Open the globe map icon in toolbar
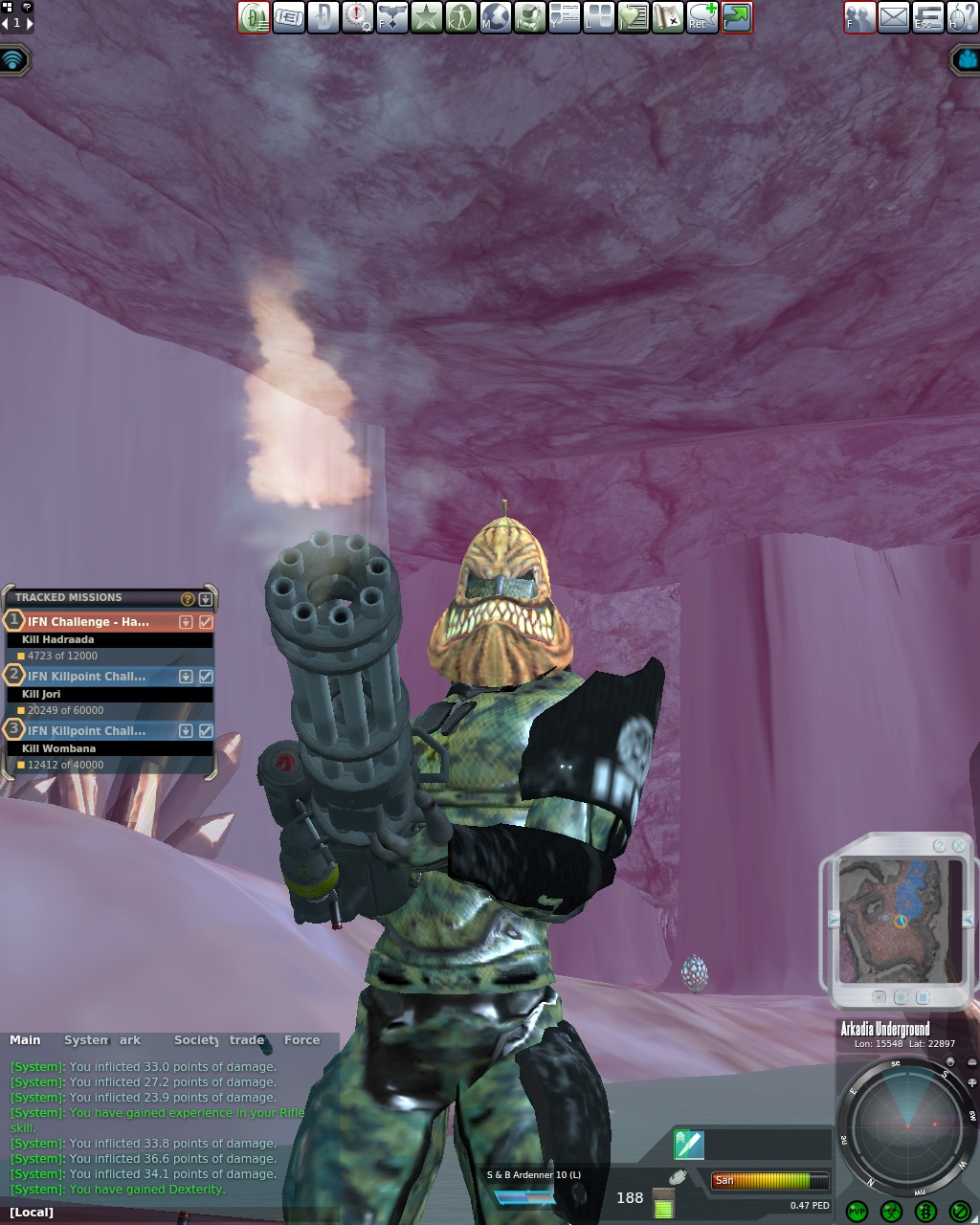This screenshot has height=1225, width=980. [495, 17]
